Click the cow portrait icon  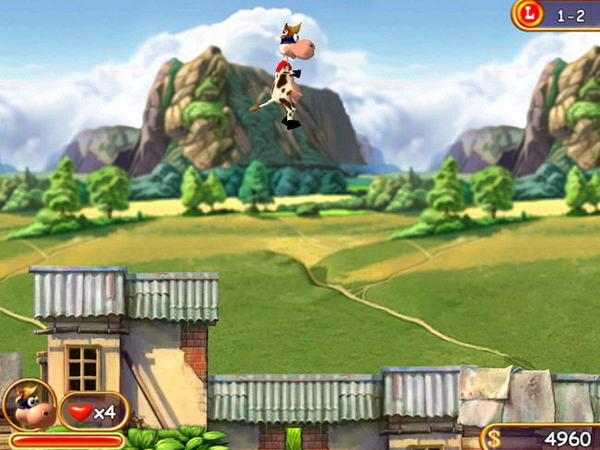[29, 405]
